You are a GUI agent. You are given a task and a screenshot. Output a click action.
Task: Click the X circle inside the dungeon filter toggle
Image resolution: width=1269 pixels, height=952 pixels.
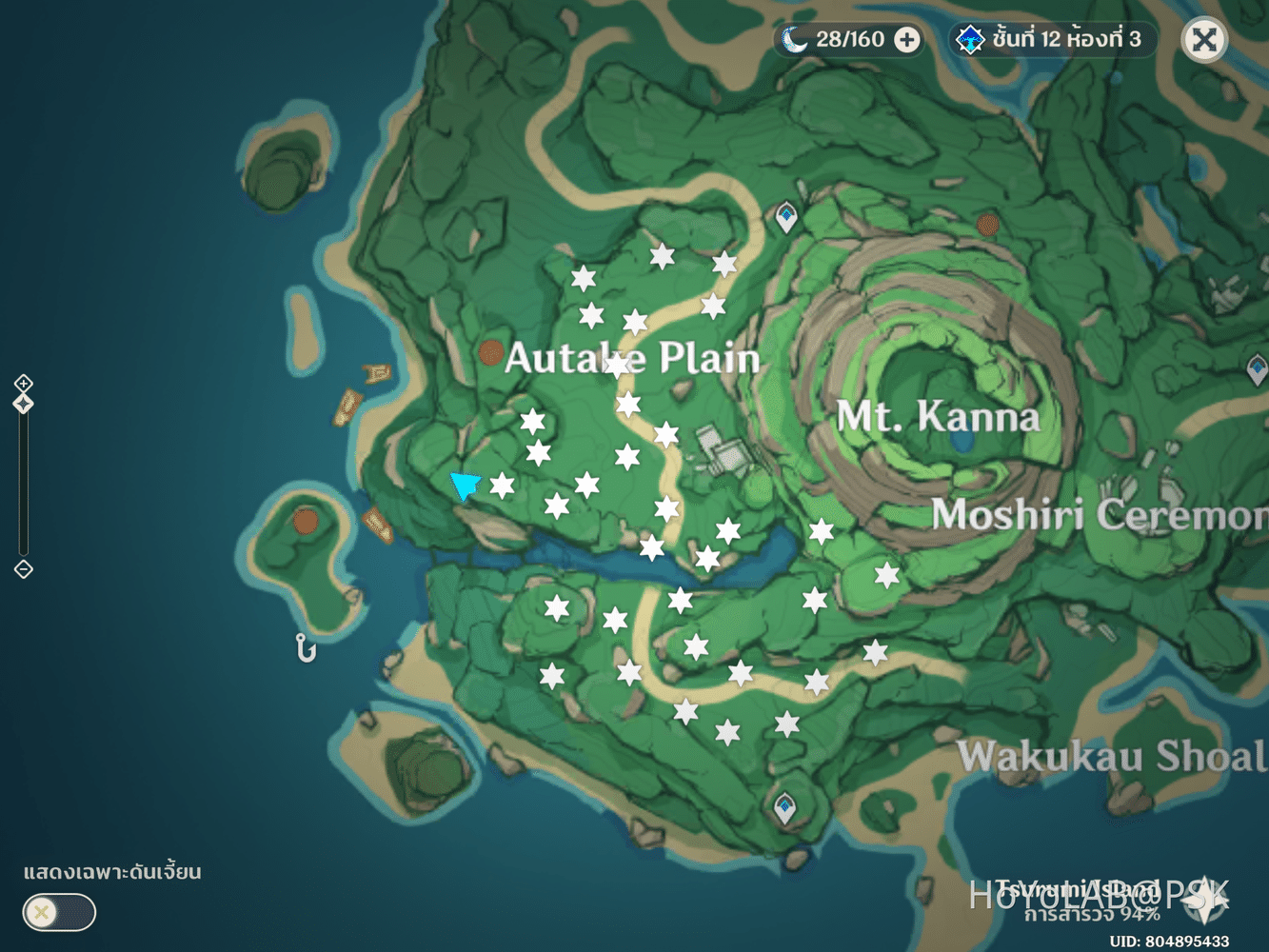click(40, 912)
